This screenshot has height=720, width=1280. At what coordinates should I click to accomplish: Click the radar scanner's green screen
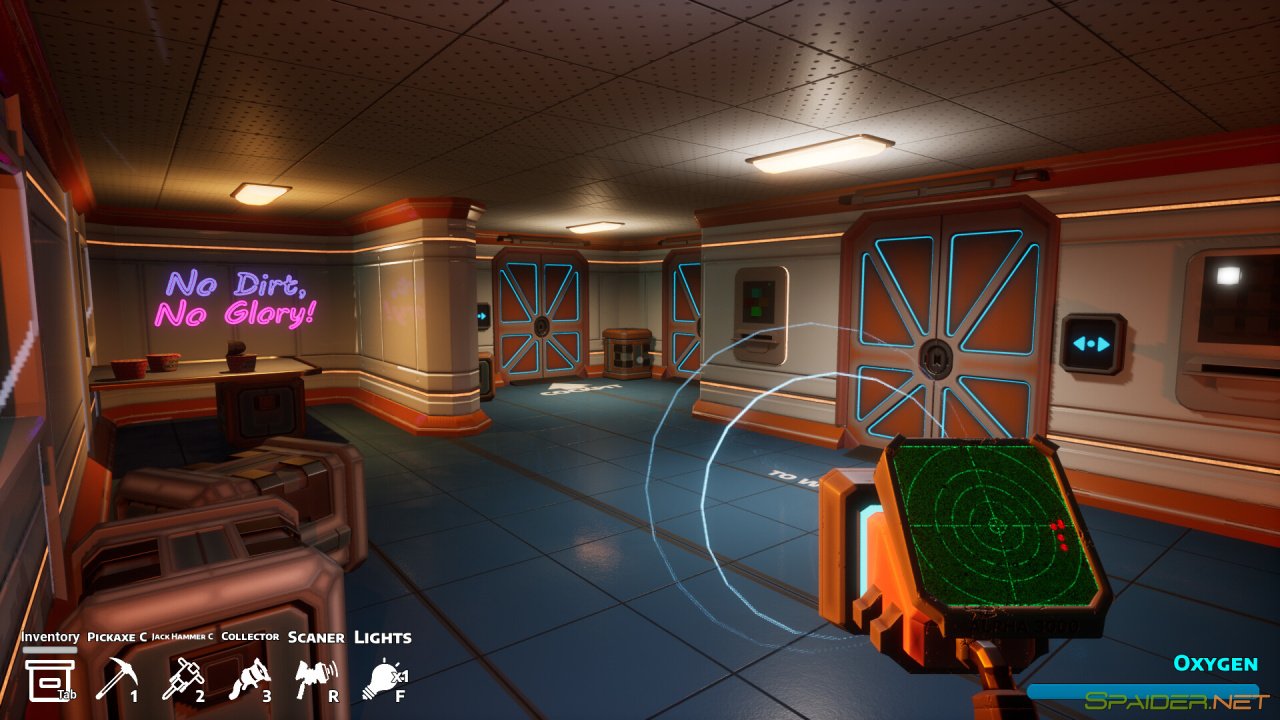995,525
